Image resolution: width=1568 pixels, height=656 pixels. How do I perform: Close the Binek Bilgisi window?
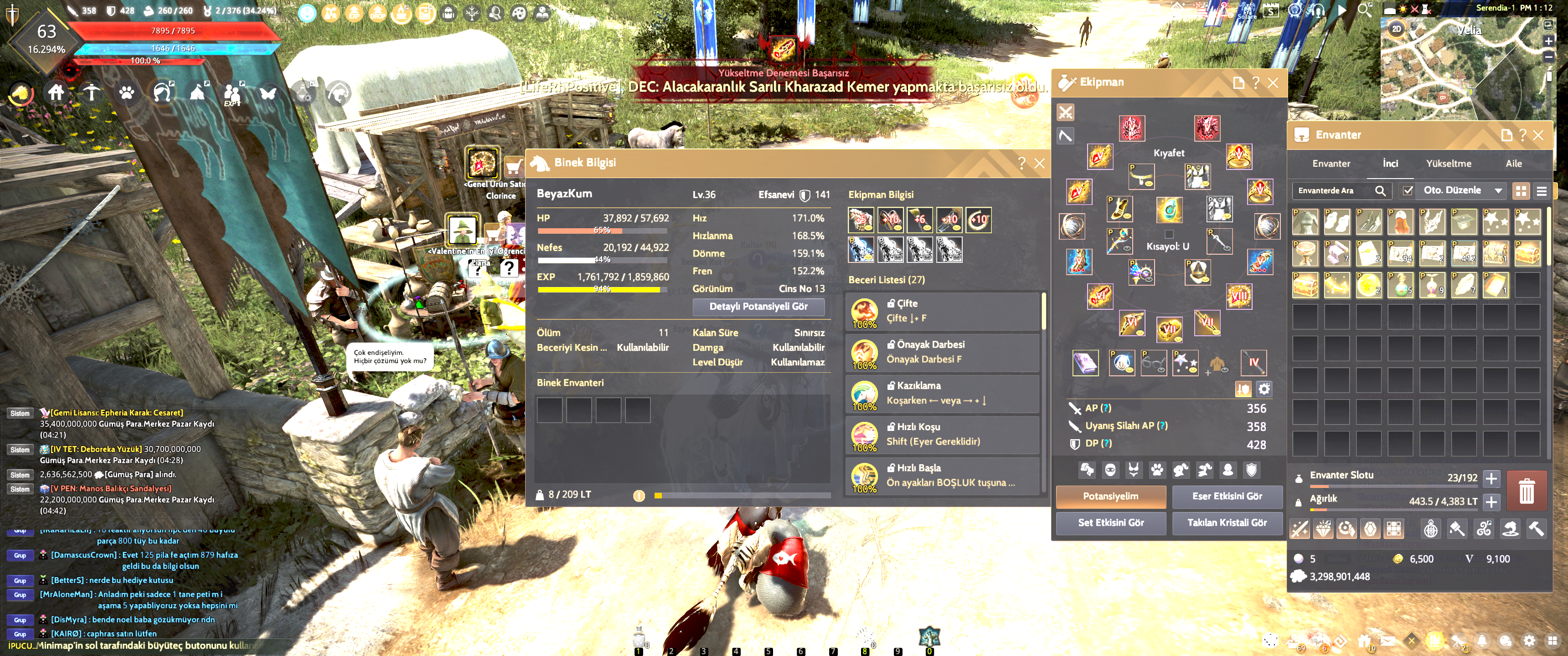(1040, 164)
